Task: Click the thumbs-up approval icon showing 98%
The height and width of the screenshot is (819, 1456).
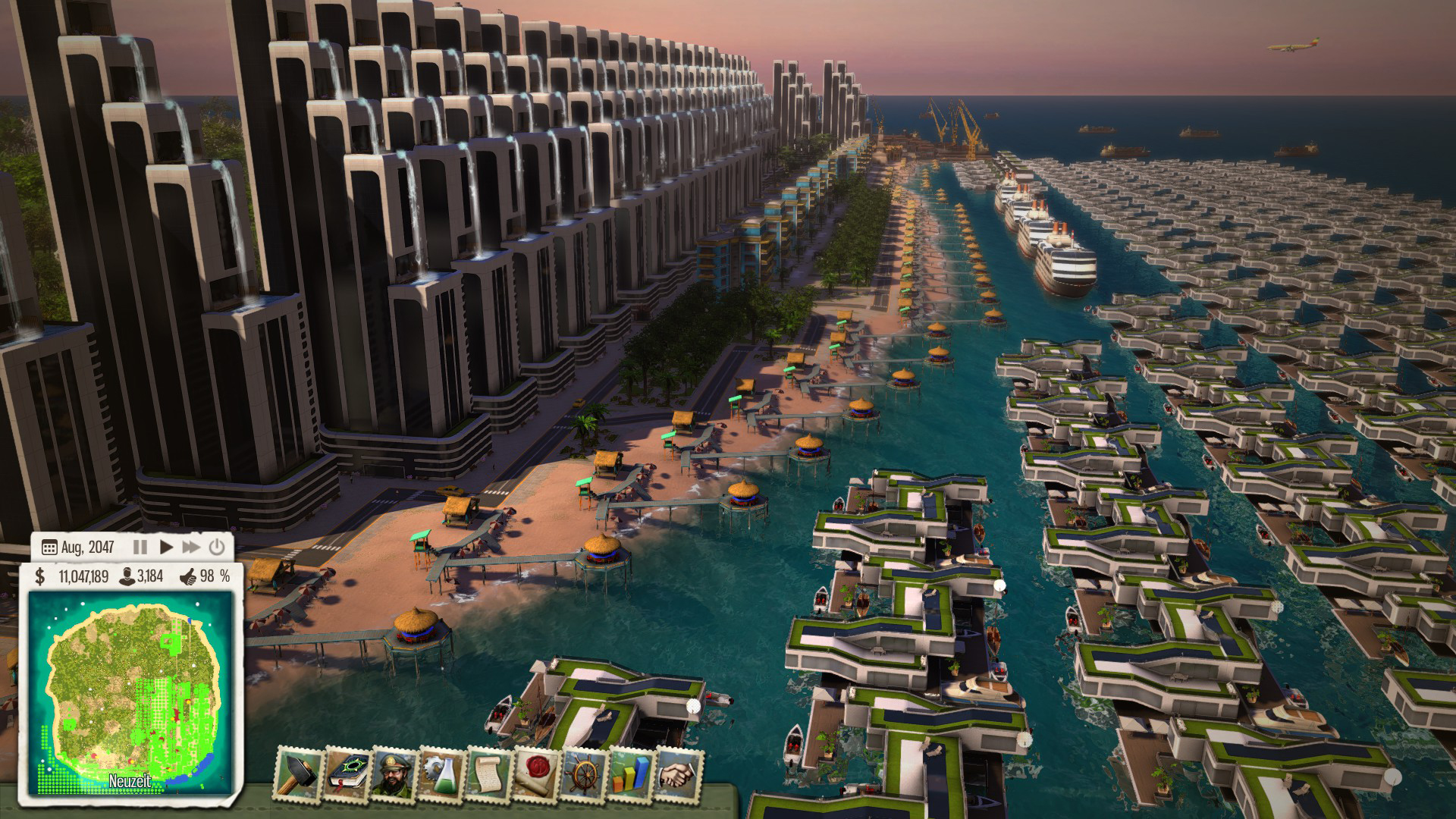Action: tap(188, 578)
